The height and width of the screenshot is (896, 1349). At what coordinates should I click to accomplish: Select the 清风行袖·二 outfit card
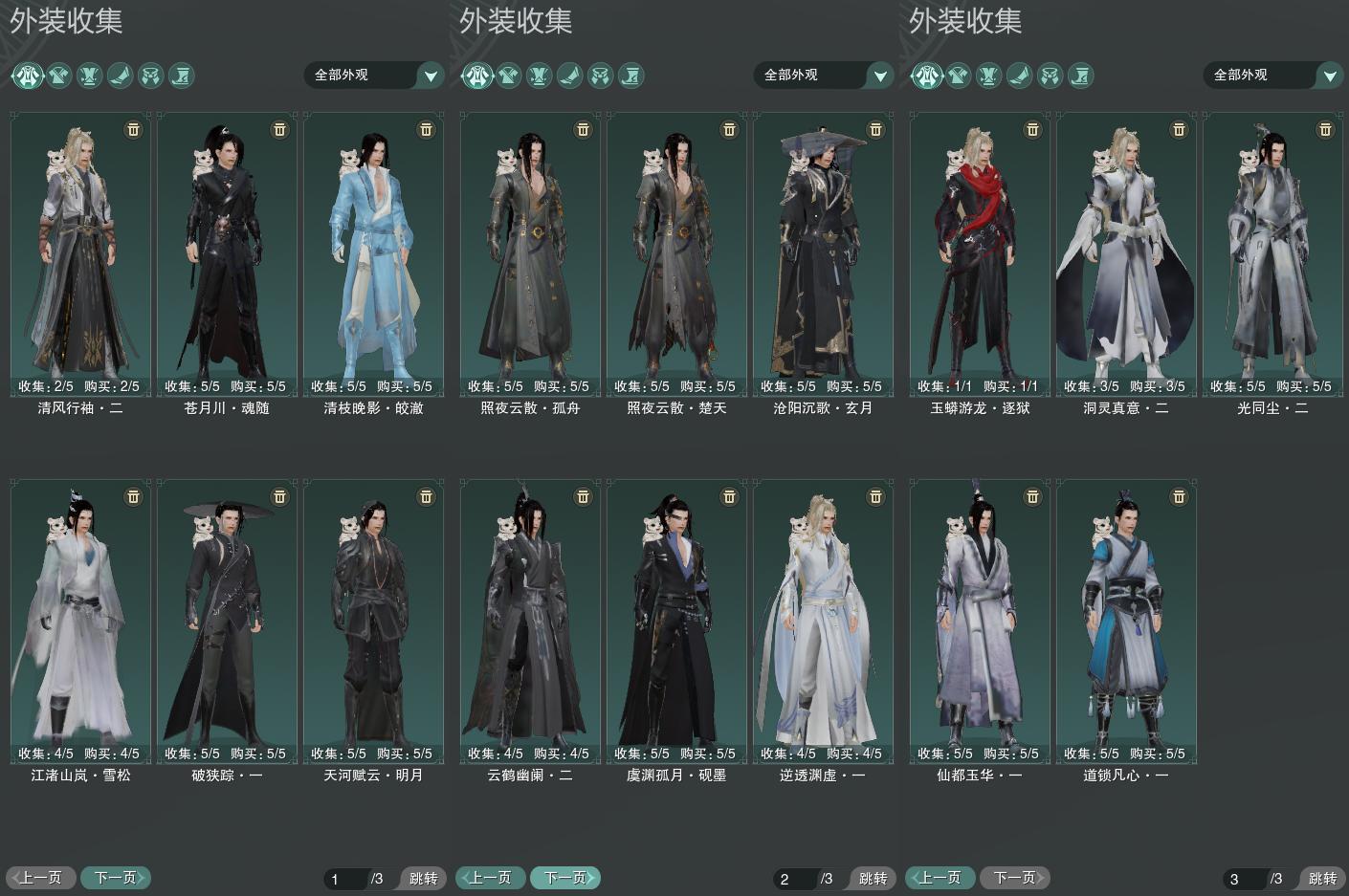[x=80, y=253]
